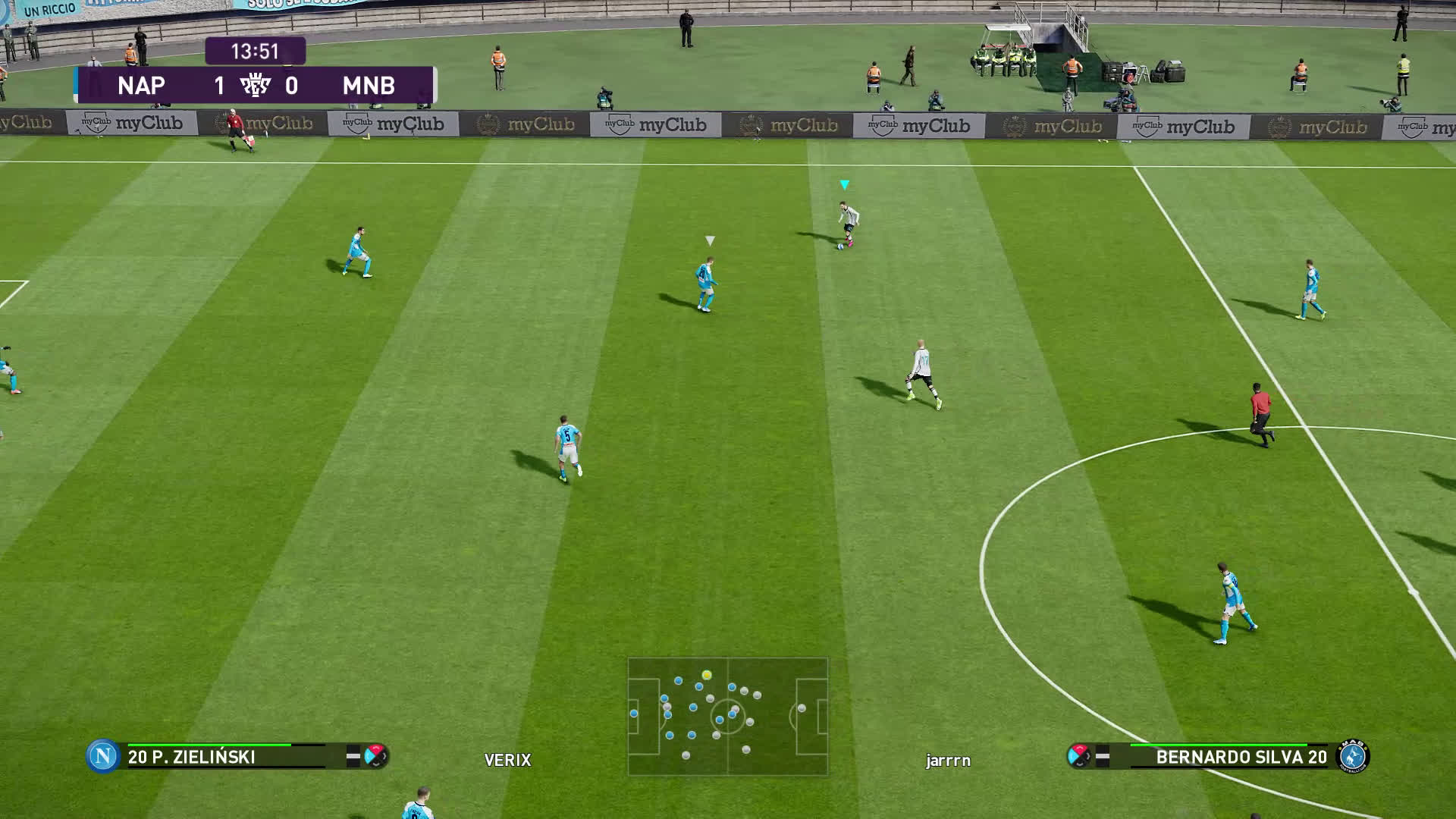The height and width of the screenshot is (819, 1456).
Task: Select the away team crest beside Bernardo Silva
Action: (x=1354, y=756)
